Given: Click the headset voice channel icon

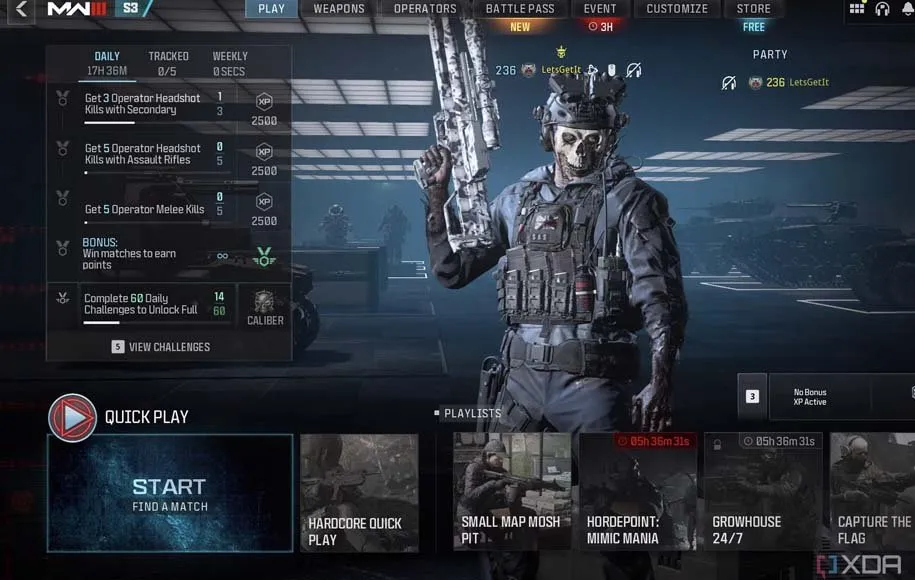Looking at the screenshot, I should (882, 9).
